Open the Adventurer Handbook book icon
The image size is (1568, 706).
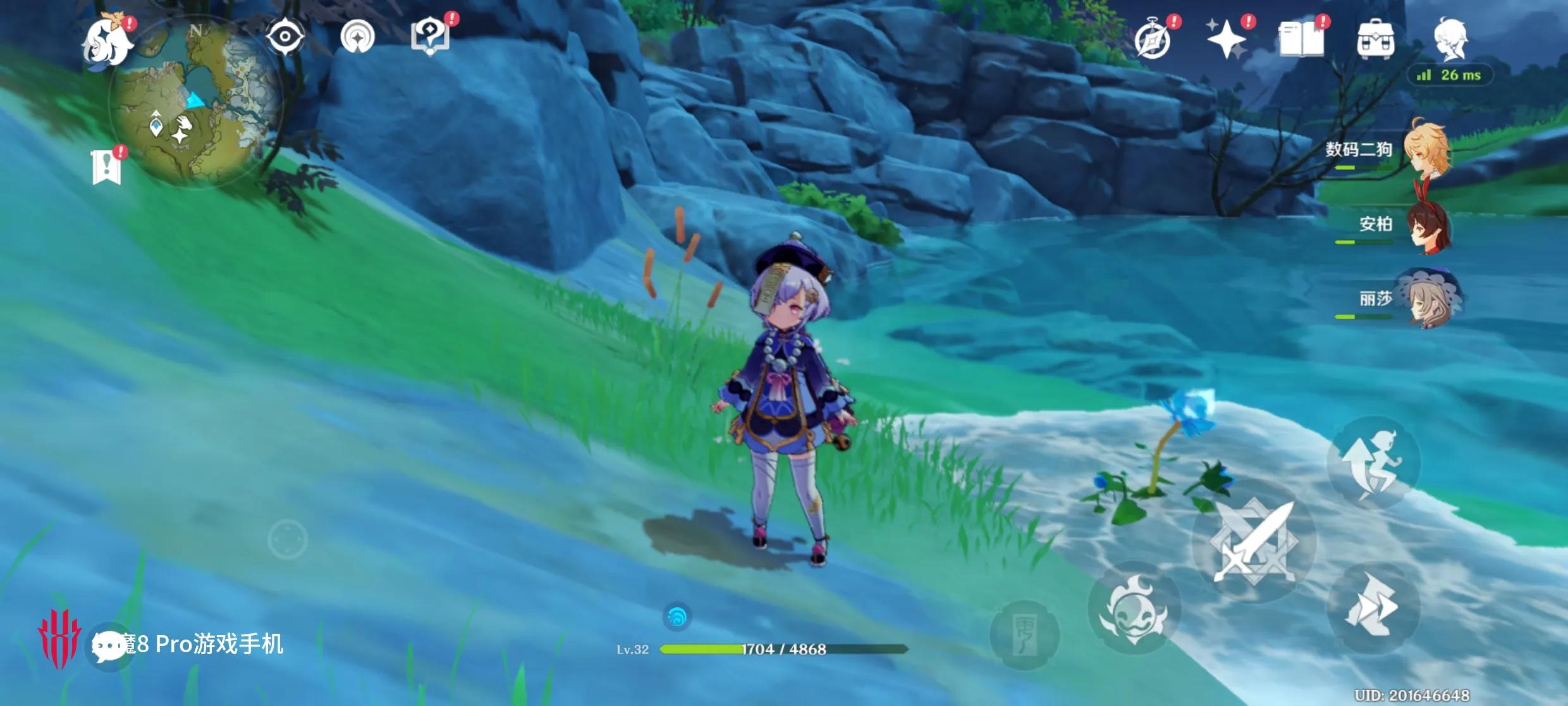coord(1301,39)
